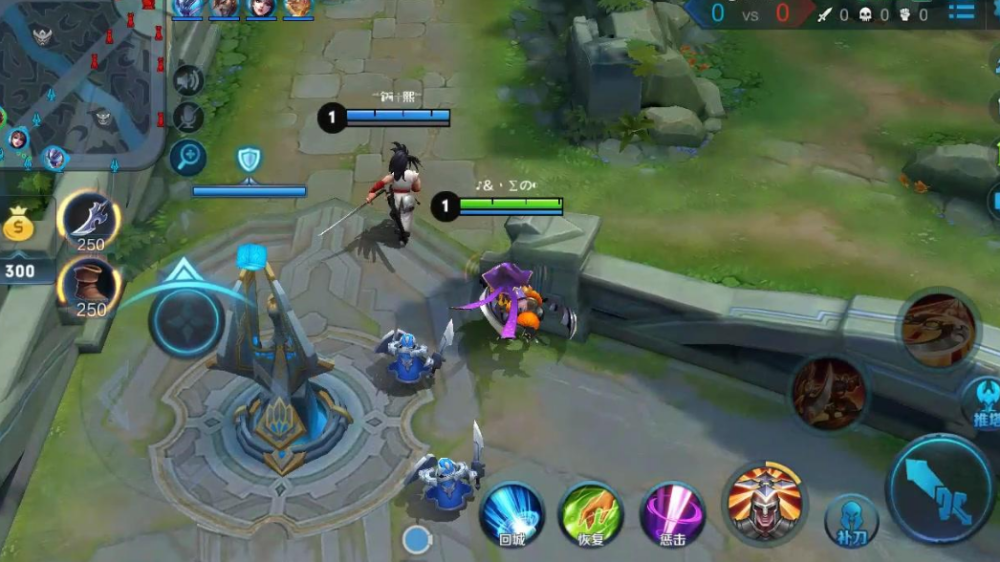
Task: Cast the topmost orange hero skill
Action: click(x=938, y=330)
